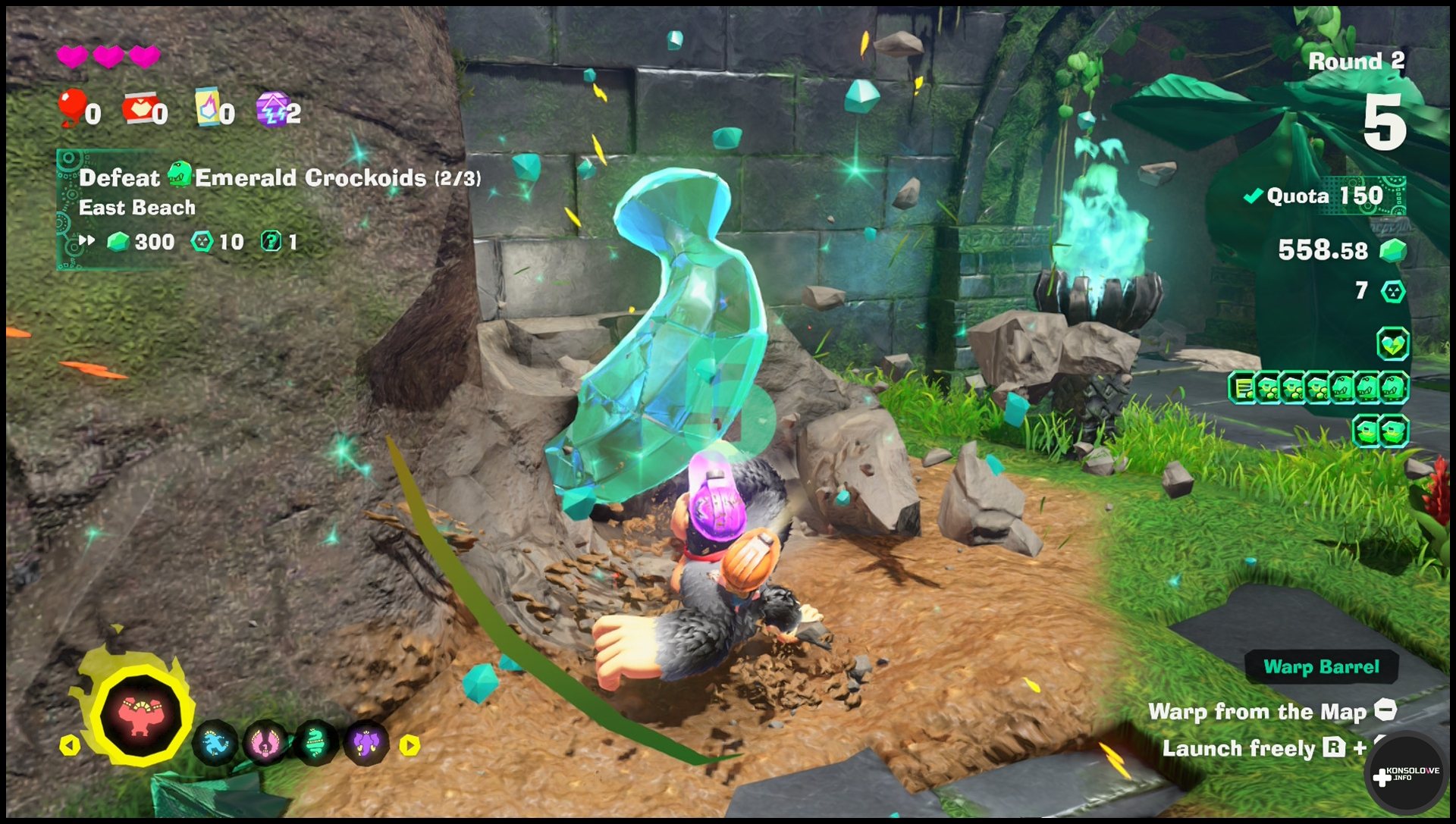The image size is (1456, 824).
Task: Click the Quota 150 indicator
Action: point(1325,196)
